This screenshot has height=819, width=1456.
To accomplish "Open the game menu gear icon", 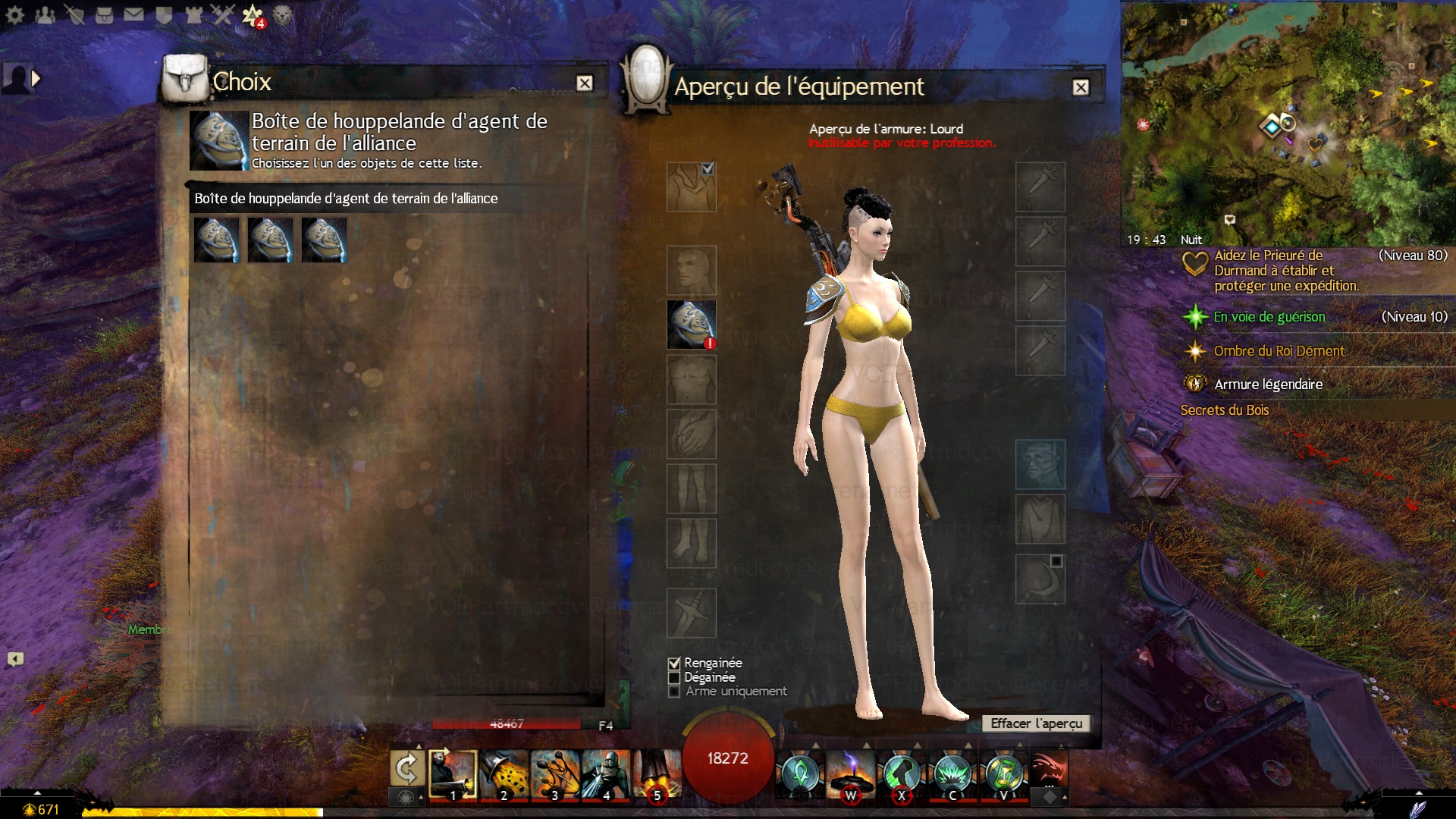I will pos(14,14).
